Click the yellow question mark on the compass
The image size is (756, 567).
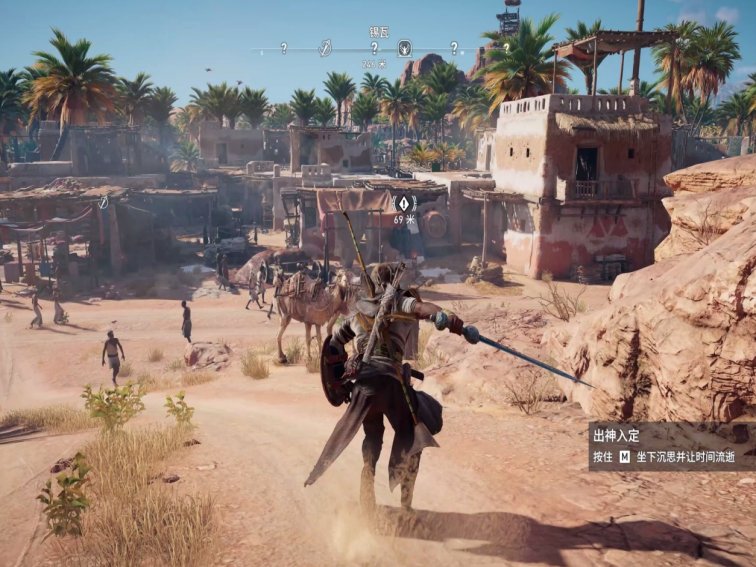506,47
